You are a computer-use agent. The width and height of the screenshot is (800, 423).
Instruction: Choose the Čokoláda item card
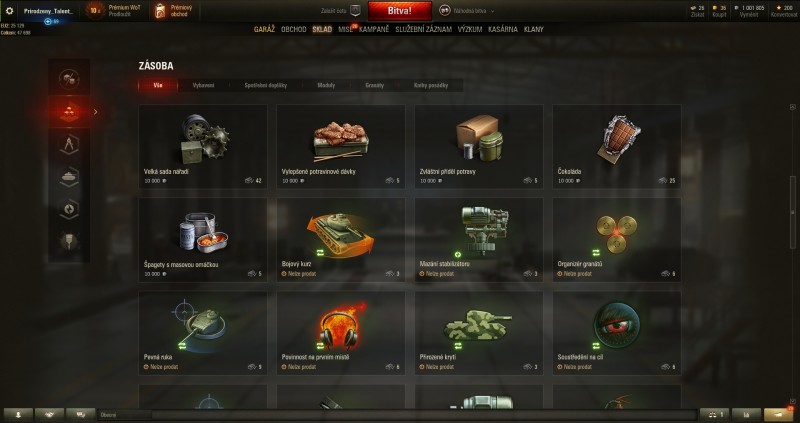[616, 146]
